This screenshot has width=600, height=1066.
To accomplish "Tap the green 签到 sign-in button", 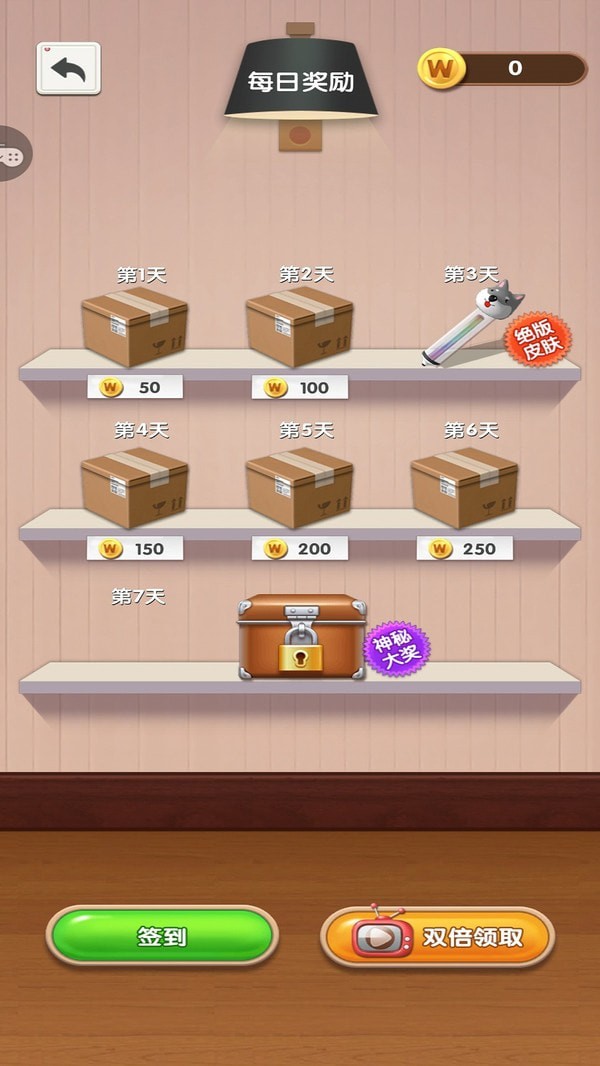I will coord(162,936).
